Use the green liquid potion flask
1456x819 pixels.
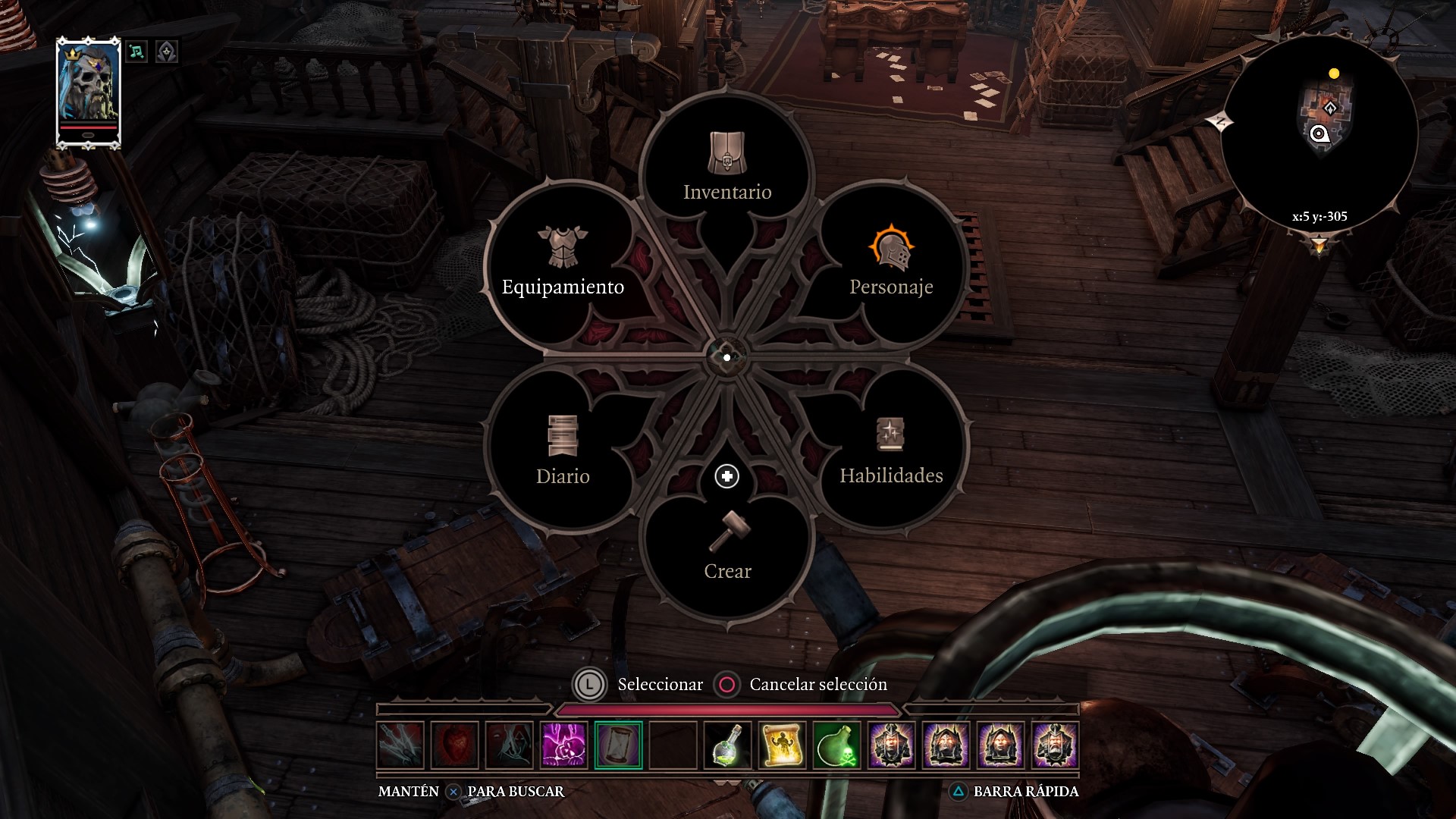(x=728, y=745)
